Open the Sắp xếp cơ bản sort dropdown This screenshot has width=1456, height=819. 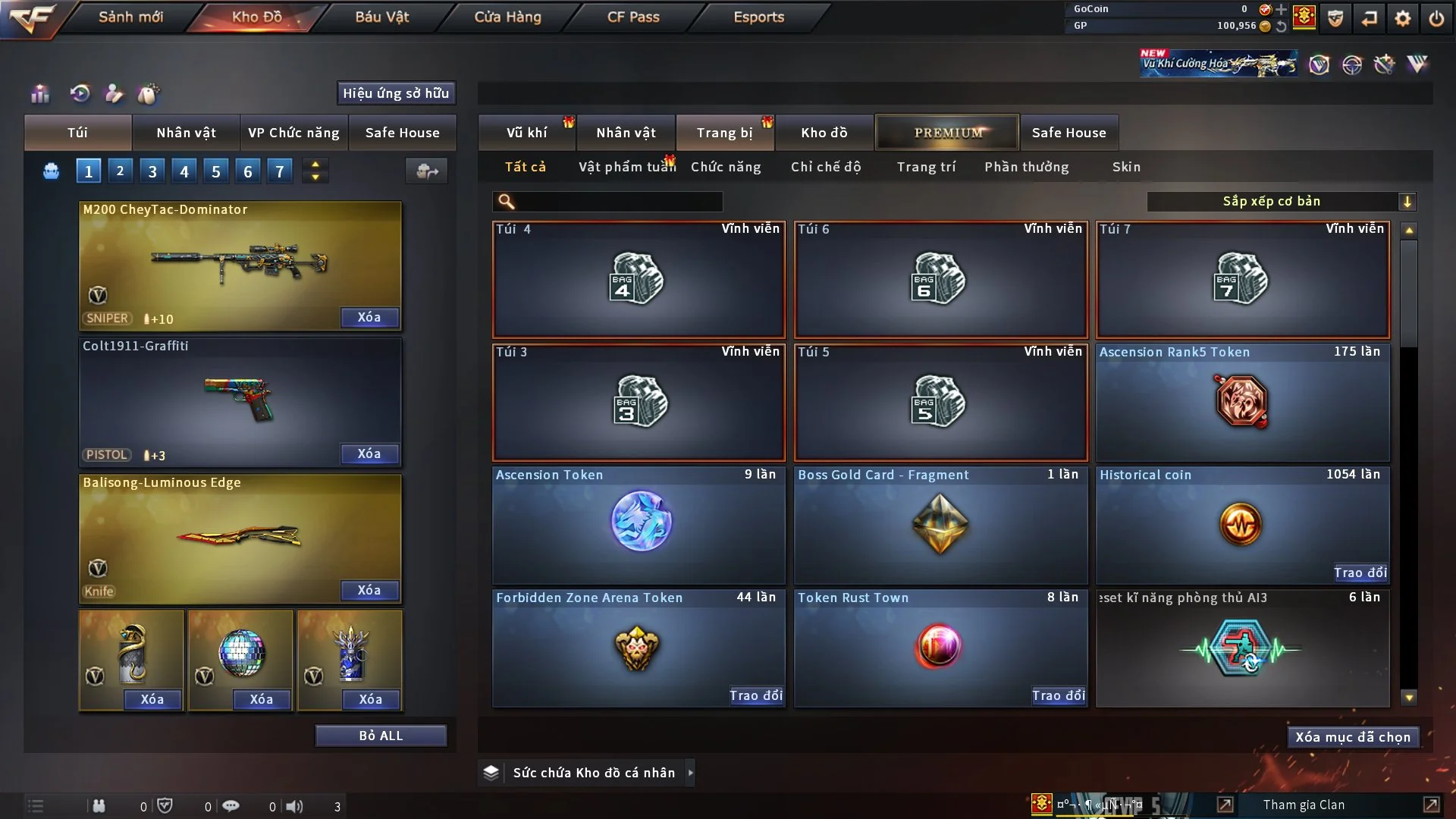(1281, 202)
